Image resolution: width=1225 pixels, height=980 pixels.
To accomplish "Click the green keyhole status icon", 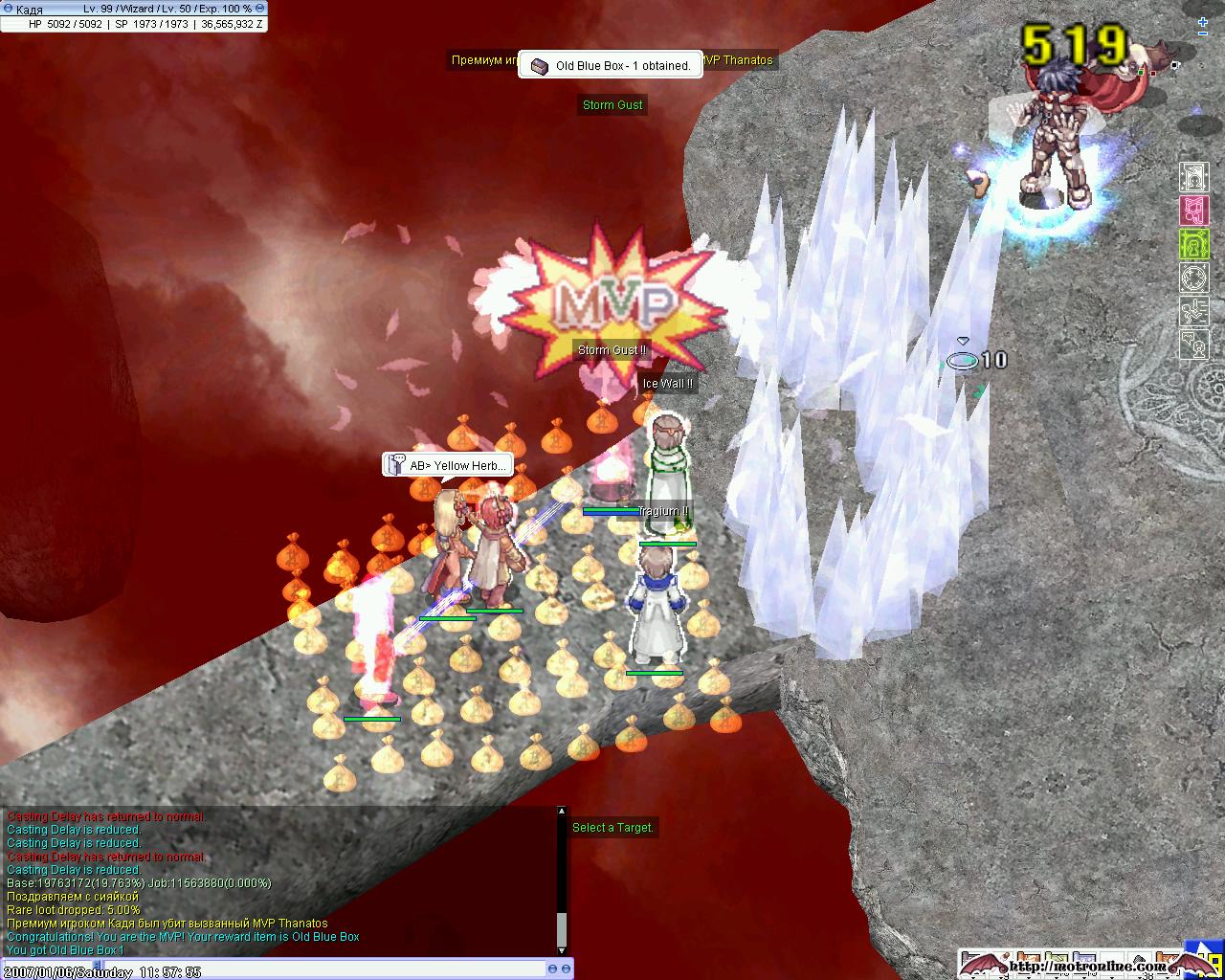I will pyautogui.click(x=1193, y=245).
